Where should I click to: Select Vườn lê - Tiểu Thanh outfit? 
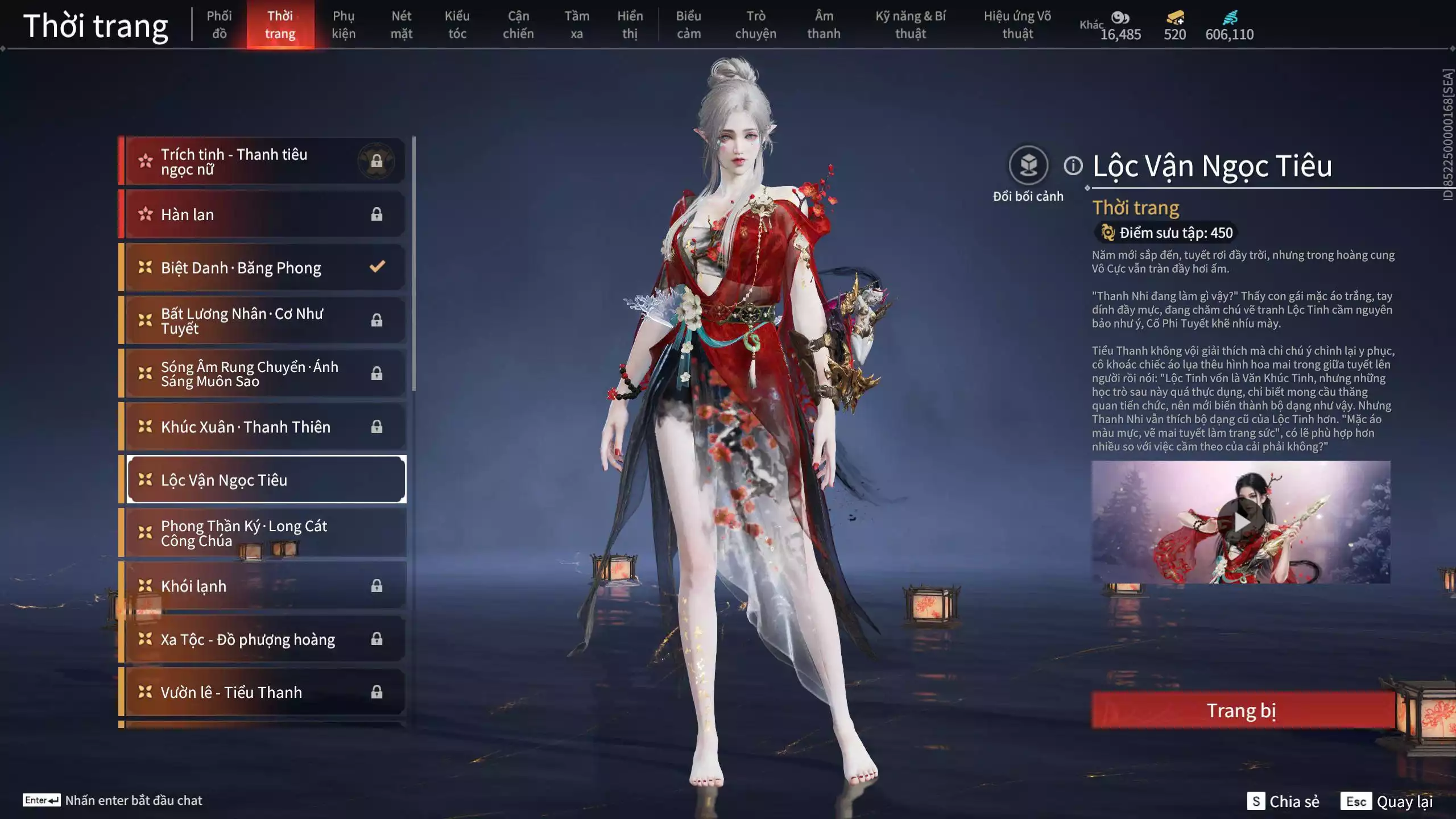point(265,692)
